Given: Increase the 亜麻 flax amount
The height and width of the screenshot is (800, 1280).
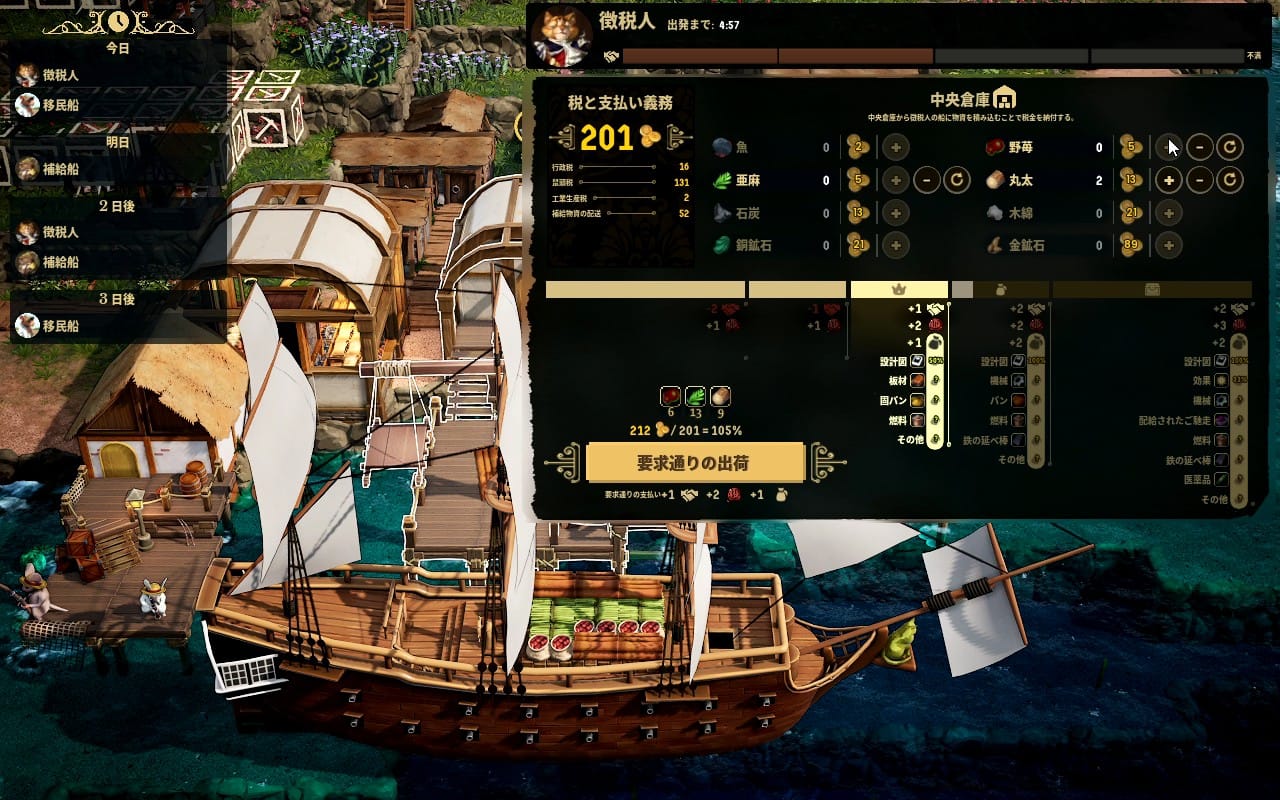Looking at the screenshot, I should (895, 181).
